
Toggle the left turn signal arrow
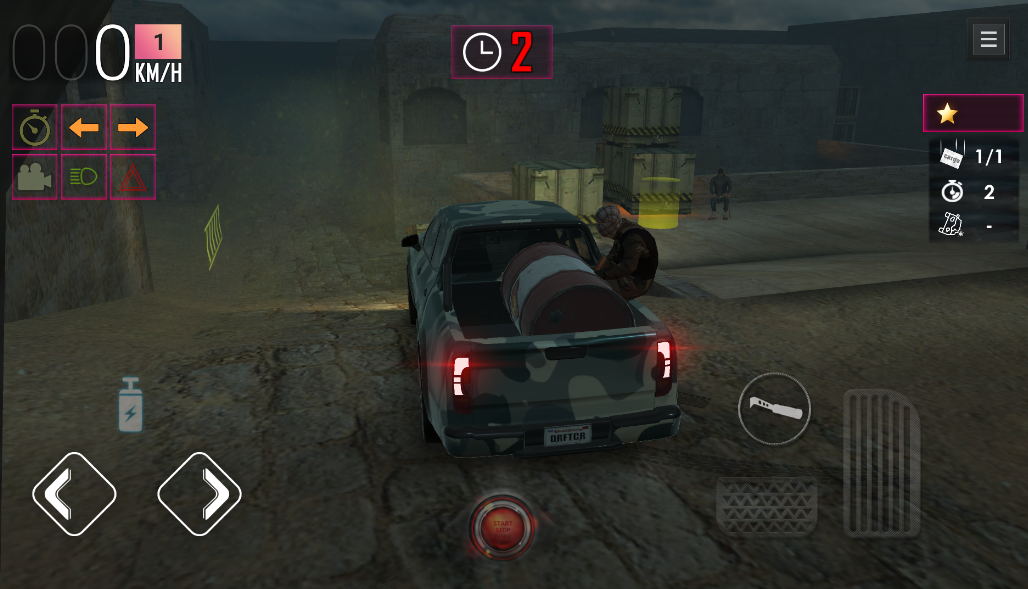[84, 127]
